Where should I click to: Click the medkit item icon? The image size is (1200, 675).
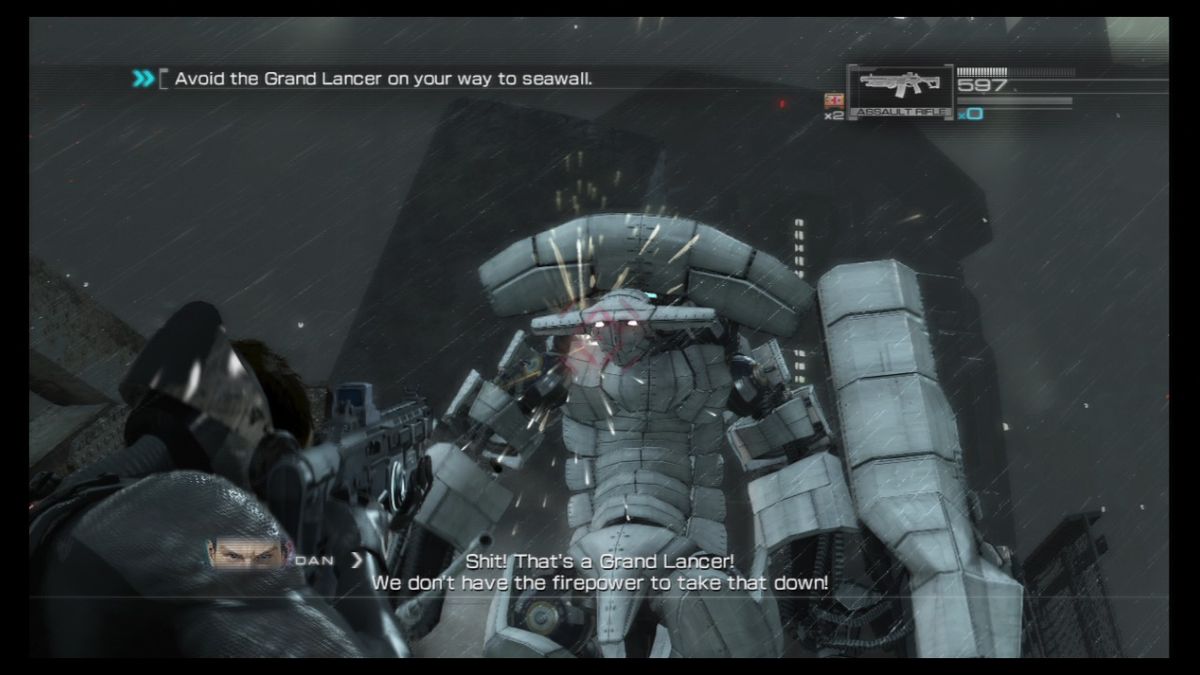pyautogui.click(x=833, y=101)
